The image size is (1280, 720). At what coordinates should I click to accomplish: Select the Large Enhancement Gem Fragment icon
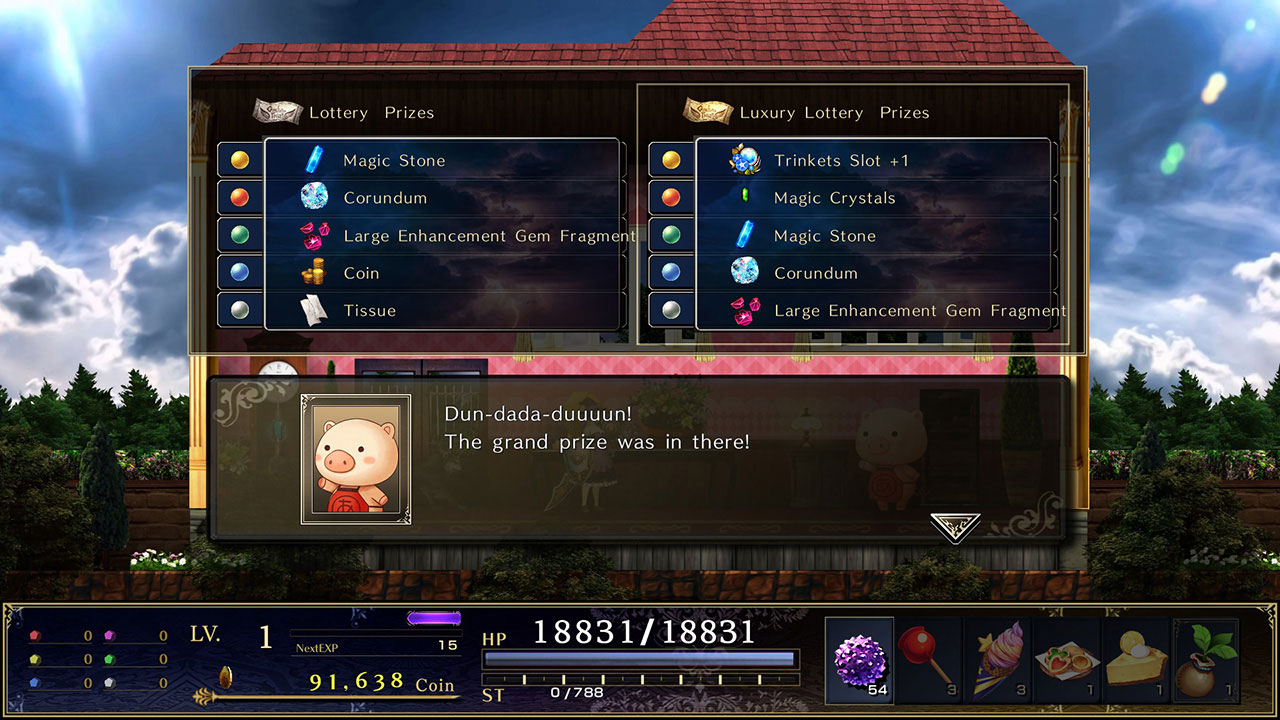click(x=315, y=235)
